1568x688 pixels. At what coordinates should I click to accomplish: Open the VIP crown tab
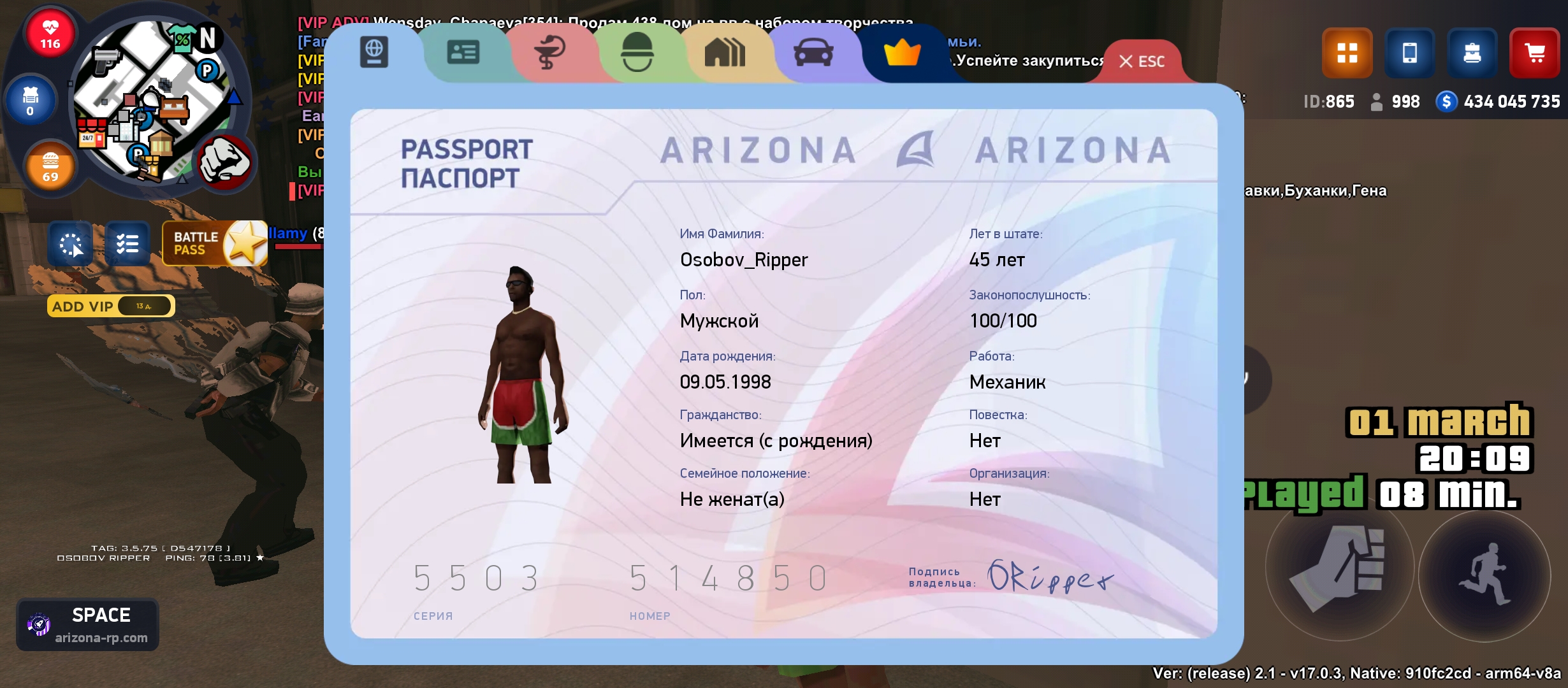902,52
